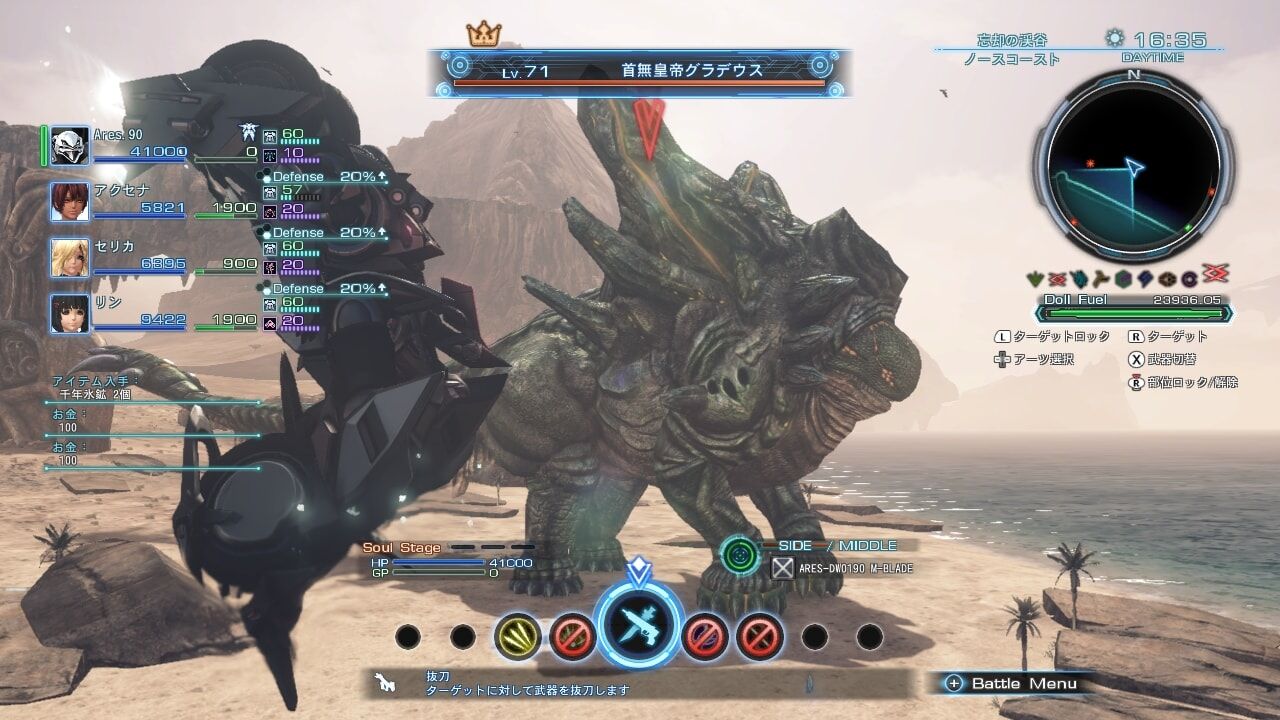Select アクセナ's party portrait
The image size is (1280, 720).
(x=70, y=201)
